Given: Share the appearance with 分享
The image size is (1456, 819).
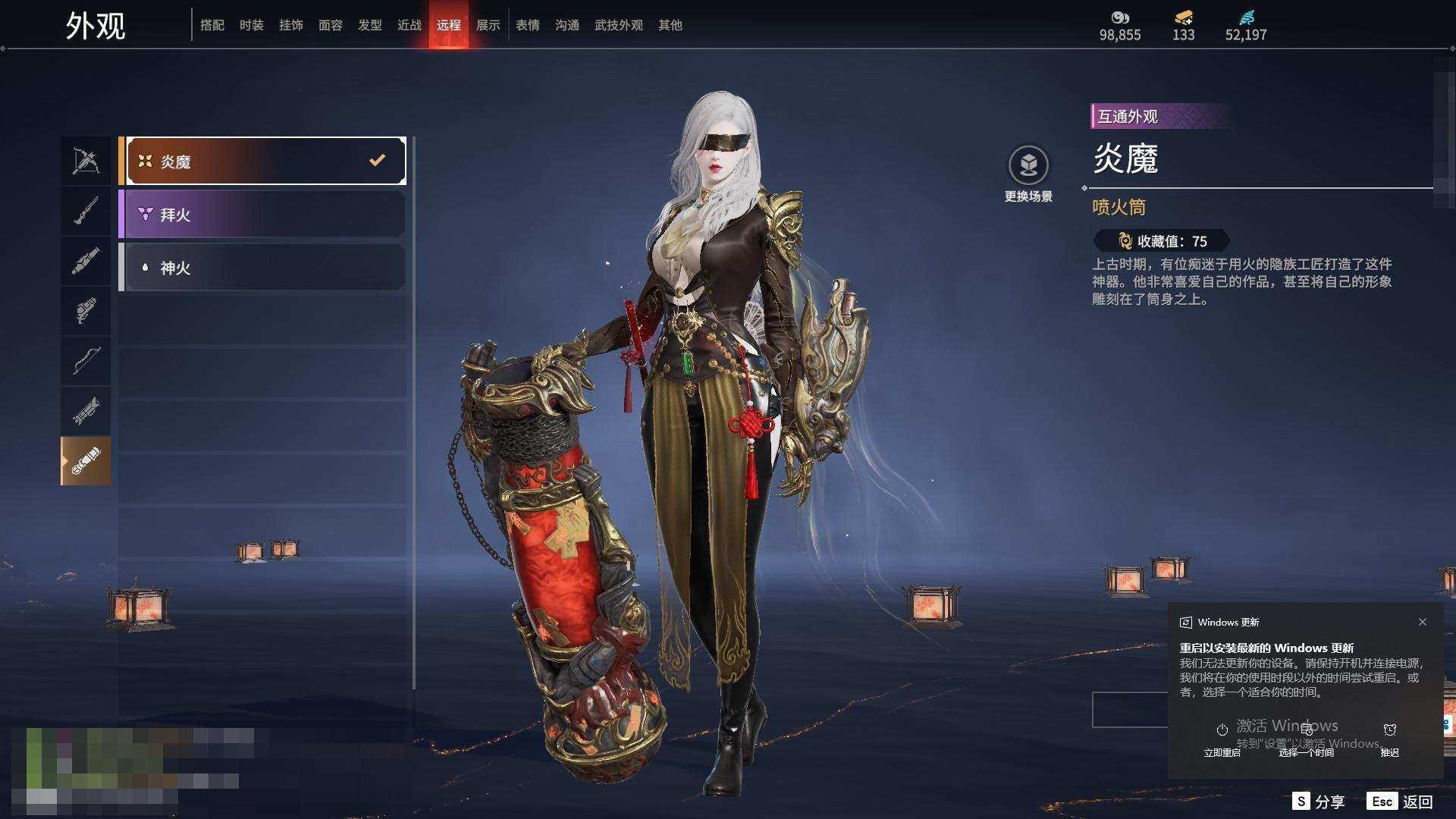Looking at the screenshot, I should [1319, 802].
